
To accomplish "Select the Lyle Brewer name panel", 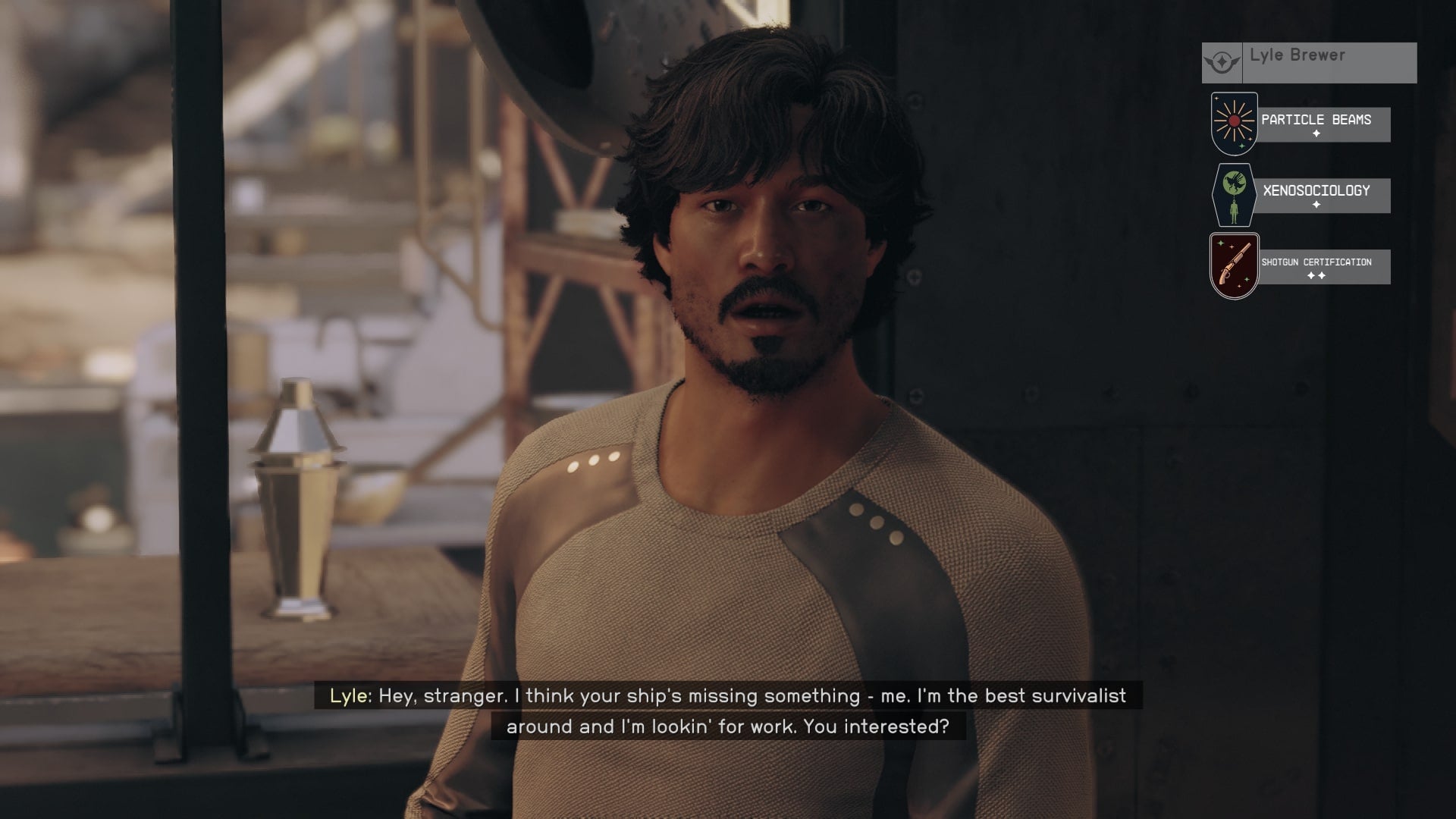I will [1309, 62].
